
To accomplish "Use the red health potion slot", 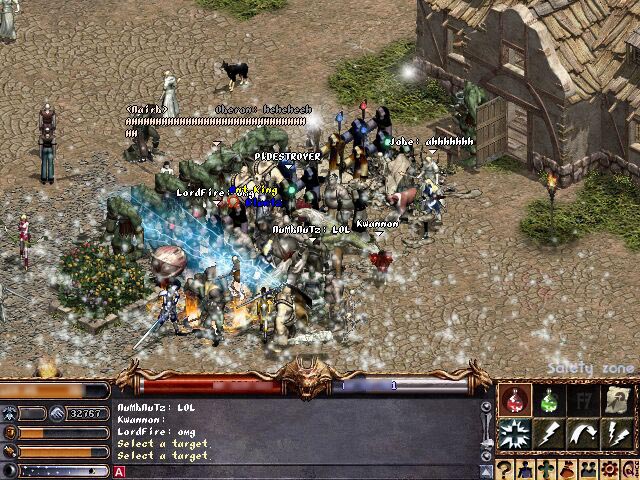I will (x=516, y=400).
